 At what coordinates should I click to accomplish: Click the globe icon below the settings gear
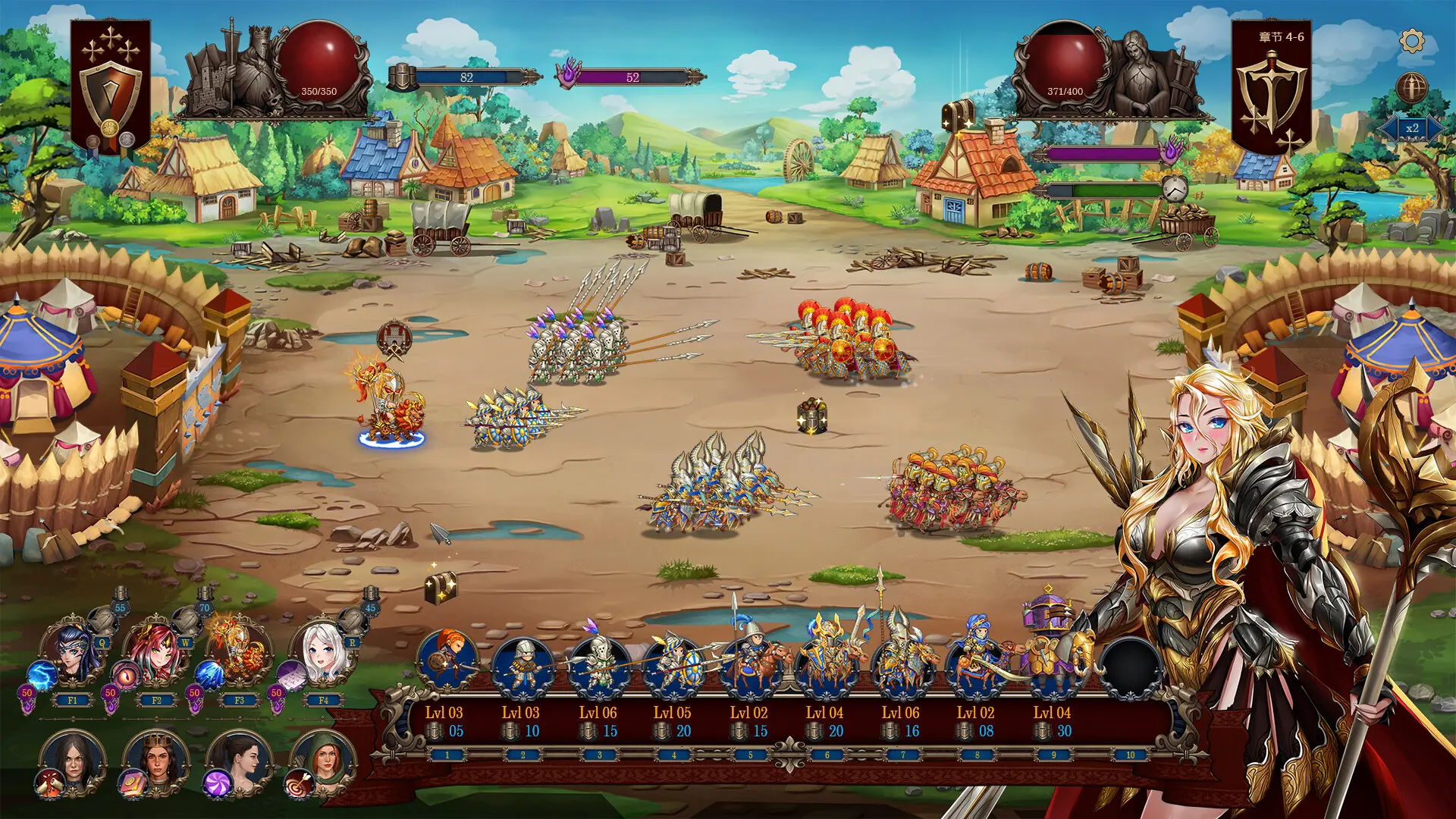1411,86
